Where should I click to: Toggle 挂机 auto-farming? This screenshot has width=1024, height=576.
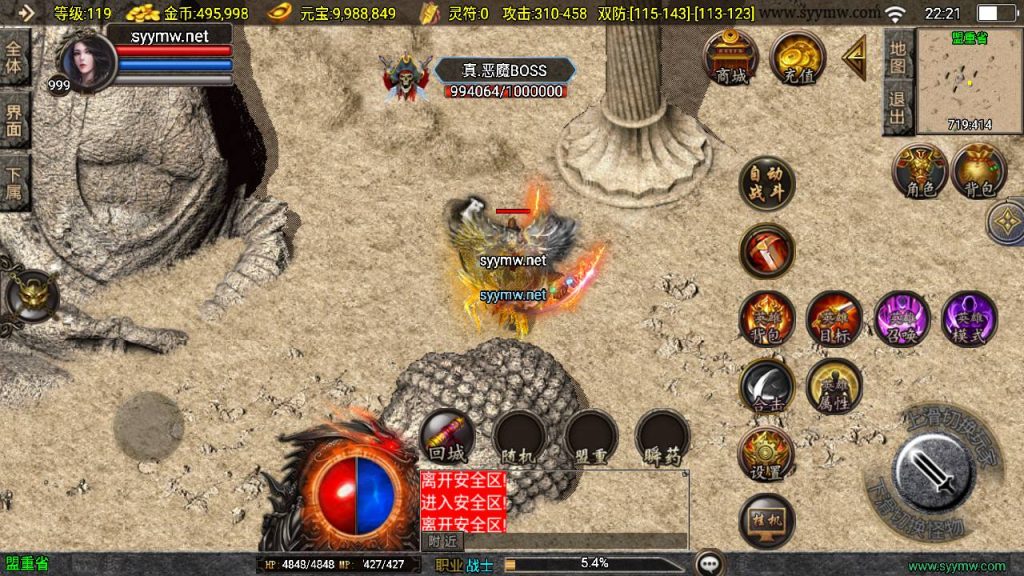[x=767, y=521]
